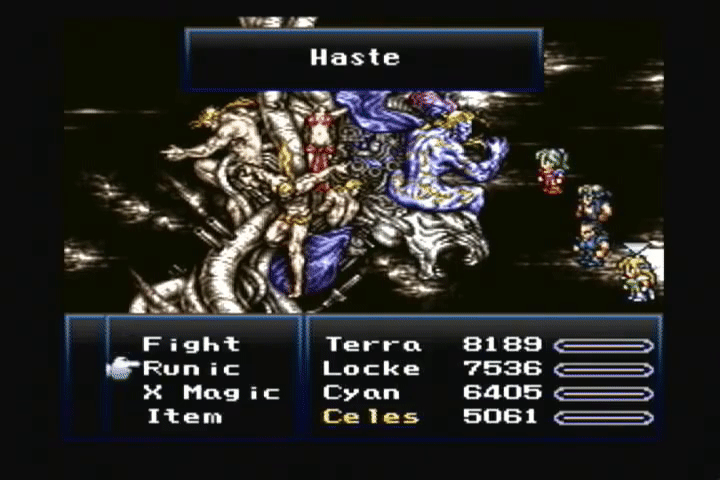Viewport: 720px width, 480px height.
Task: Select Cyan in the party list
Action: (362, 393)
